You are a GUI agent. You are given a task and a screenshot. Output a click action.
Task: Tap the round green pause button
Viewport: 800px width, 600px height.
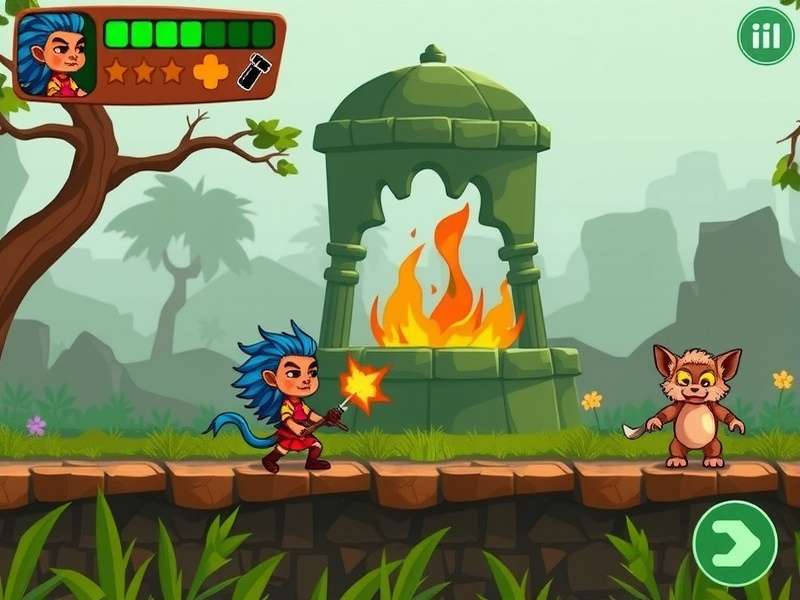click(765, 35)
